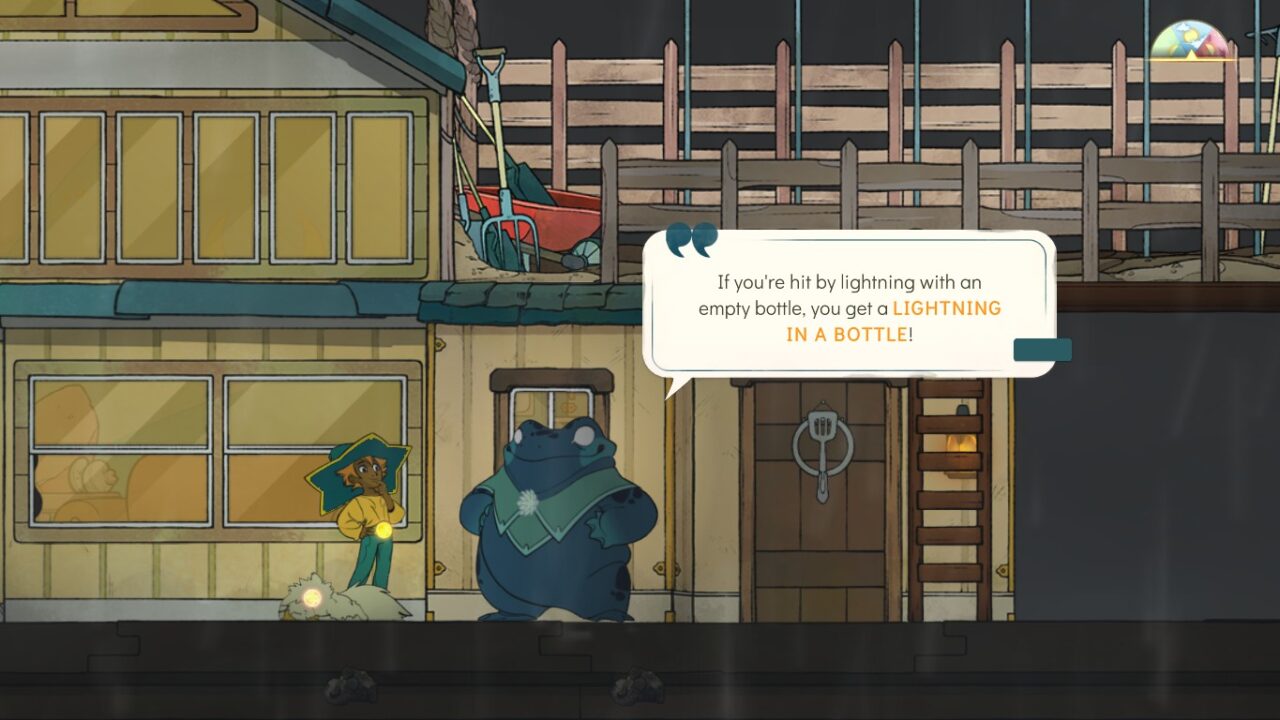Click the time-of-day weather dial indicator
This screenshot has height=720, width=1280.
coord(1191,54)
